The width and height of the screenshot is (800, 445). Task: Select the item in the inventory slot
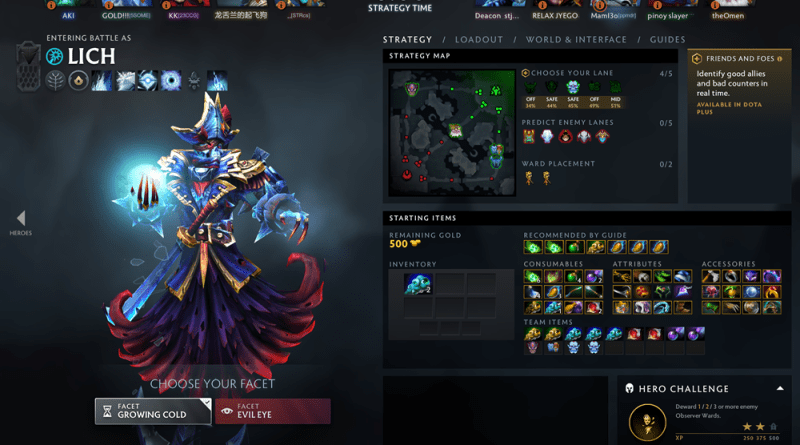point(417,285)
